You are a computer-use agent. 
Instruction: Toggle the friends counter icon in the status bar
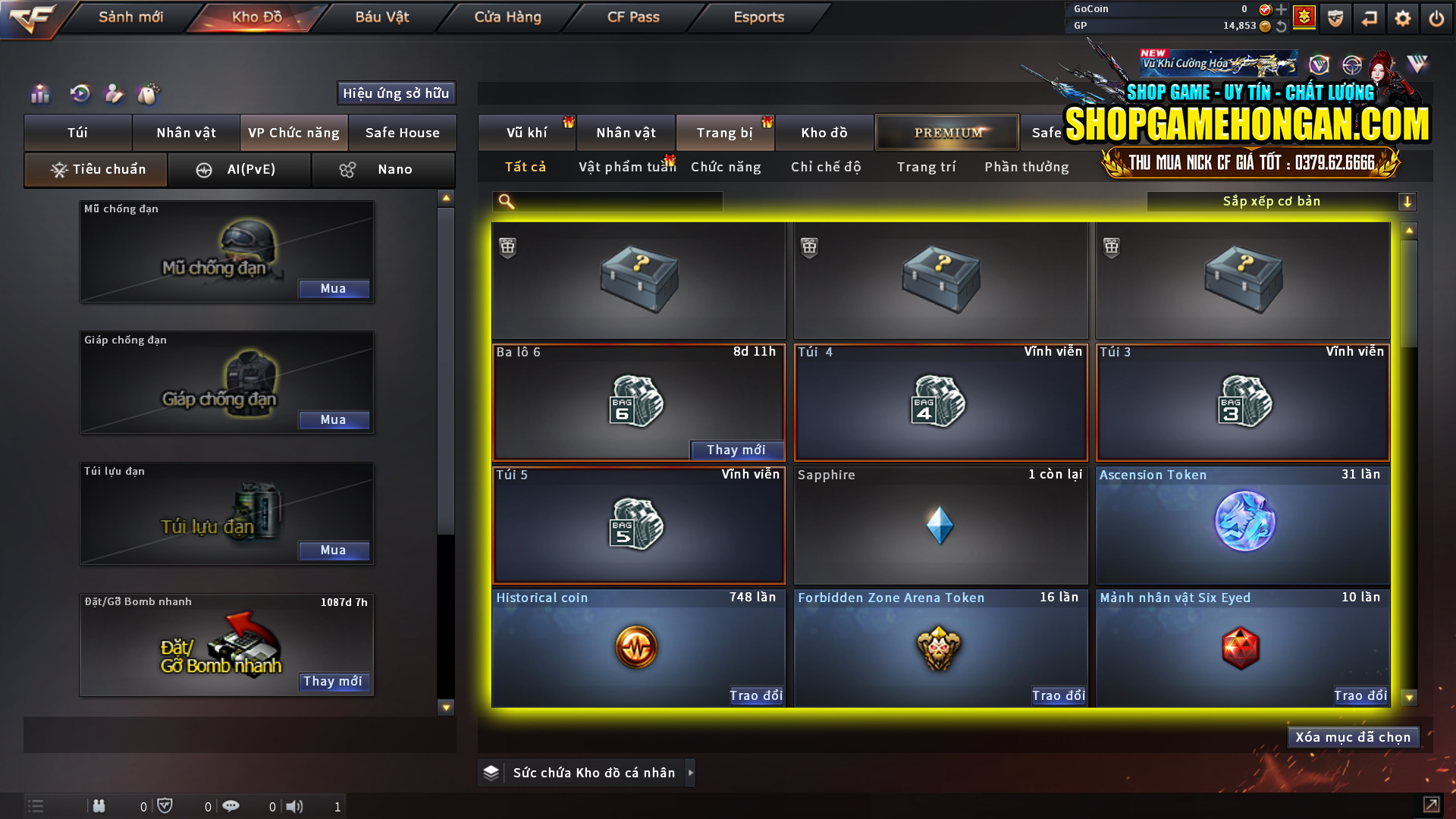tap(99, 806)
